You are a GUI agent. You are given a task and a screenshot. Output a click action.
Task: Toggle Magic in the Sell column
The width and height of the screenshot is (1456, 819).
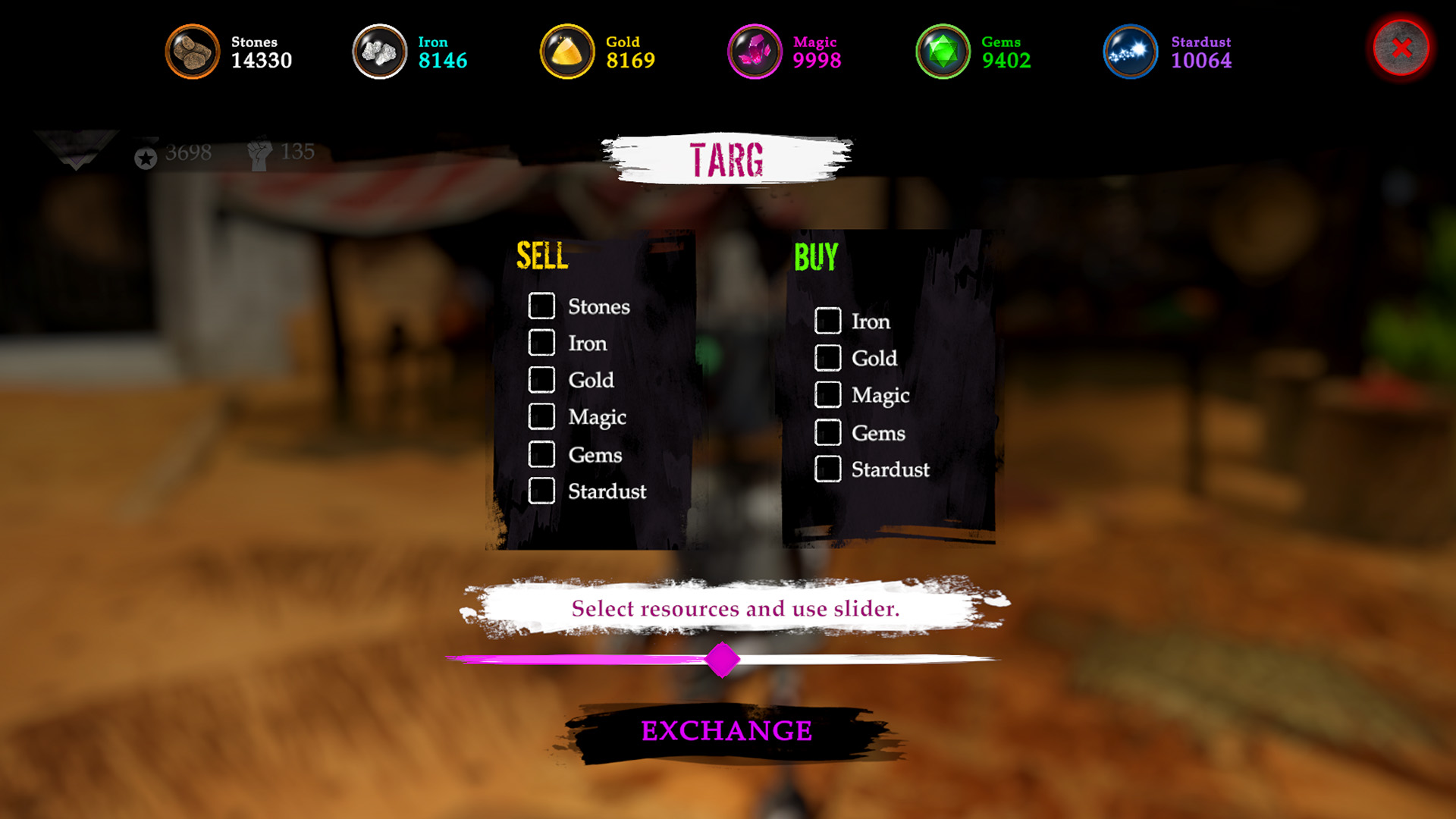[x=541, y=416]
